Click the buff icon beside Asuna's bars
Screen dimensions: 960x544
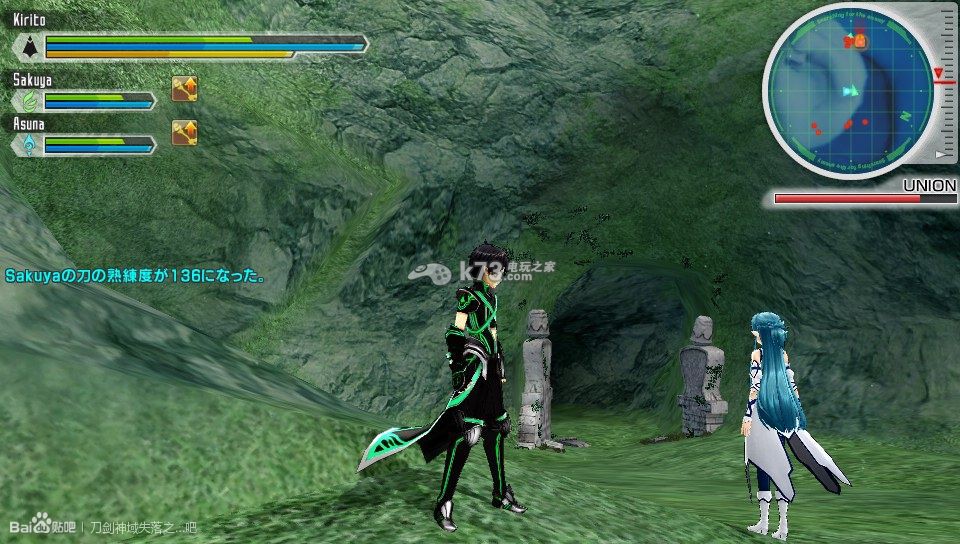(x=184, y=132)
